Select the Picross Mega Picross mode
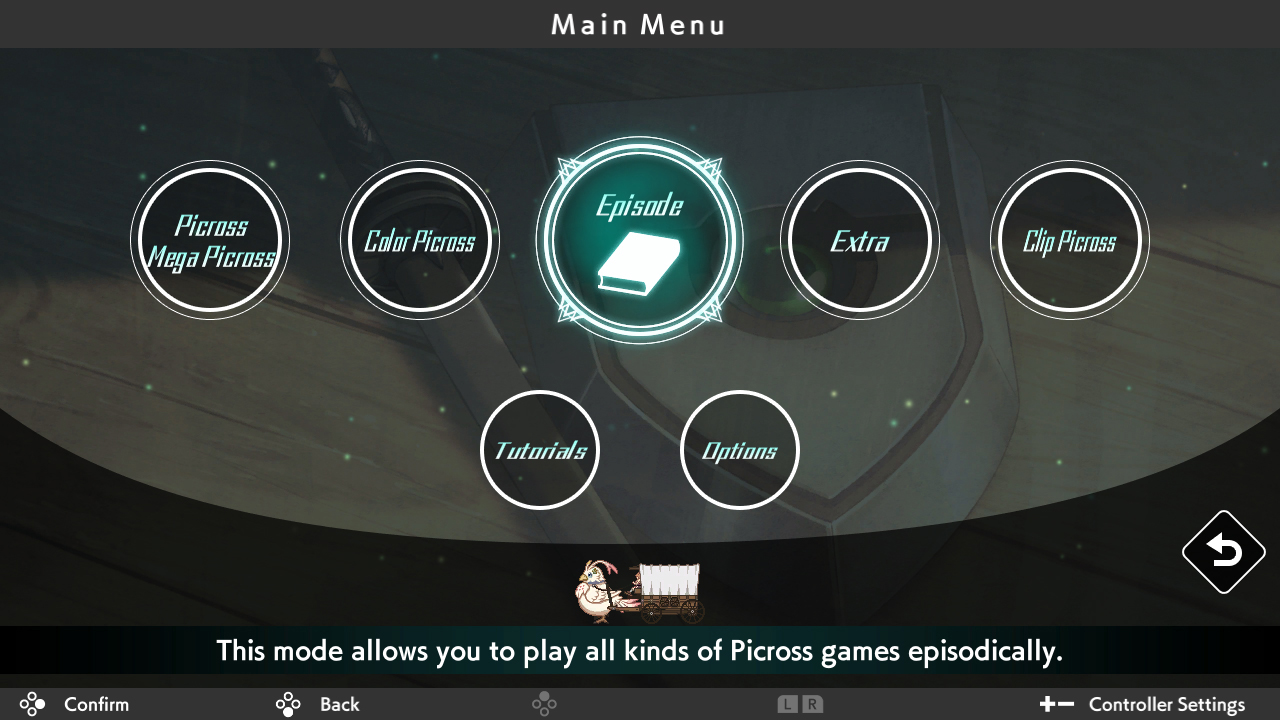This screenshot has width=1280, height=720. pos(210,240)
